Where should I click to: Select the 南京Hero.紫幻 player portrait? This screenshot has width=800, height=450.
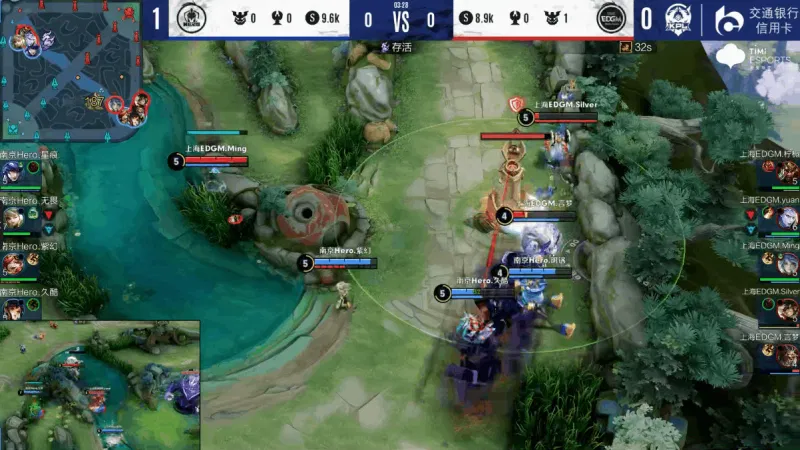(x=13, y=264)
